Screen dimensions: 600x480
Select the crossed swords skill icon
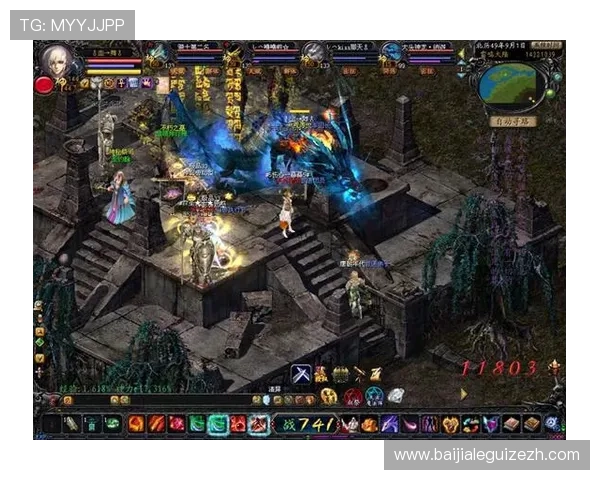tap(300, 374)
